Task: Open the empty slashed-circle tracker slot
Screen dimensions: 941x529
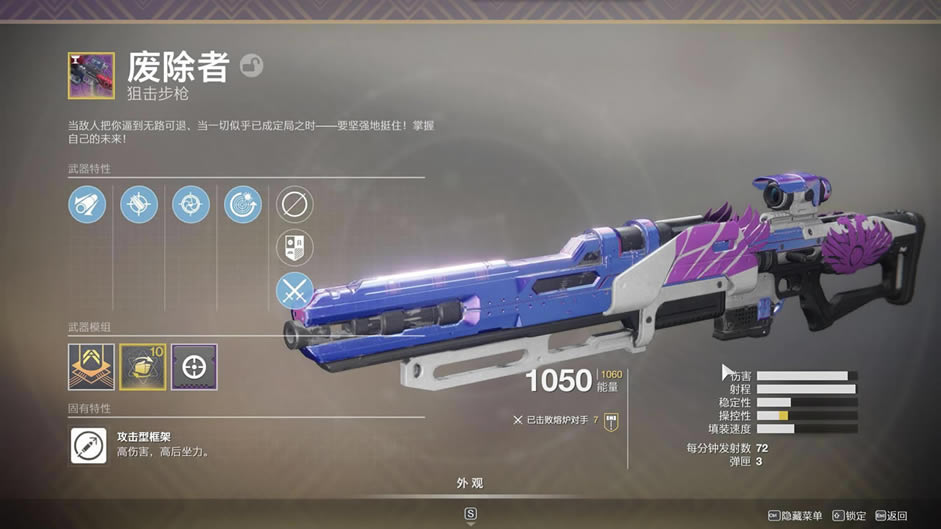Action: [x=295, y=205]
